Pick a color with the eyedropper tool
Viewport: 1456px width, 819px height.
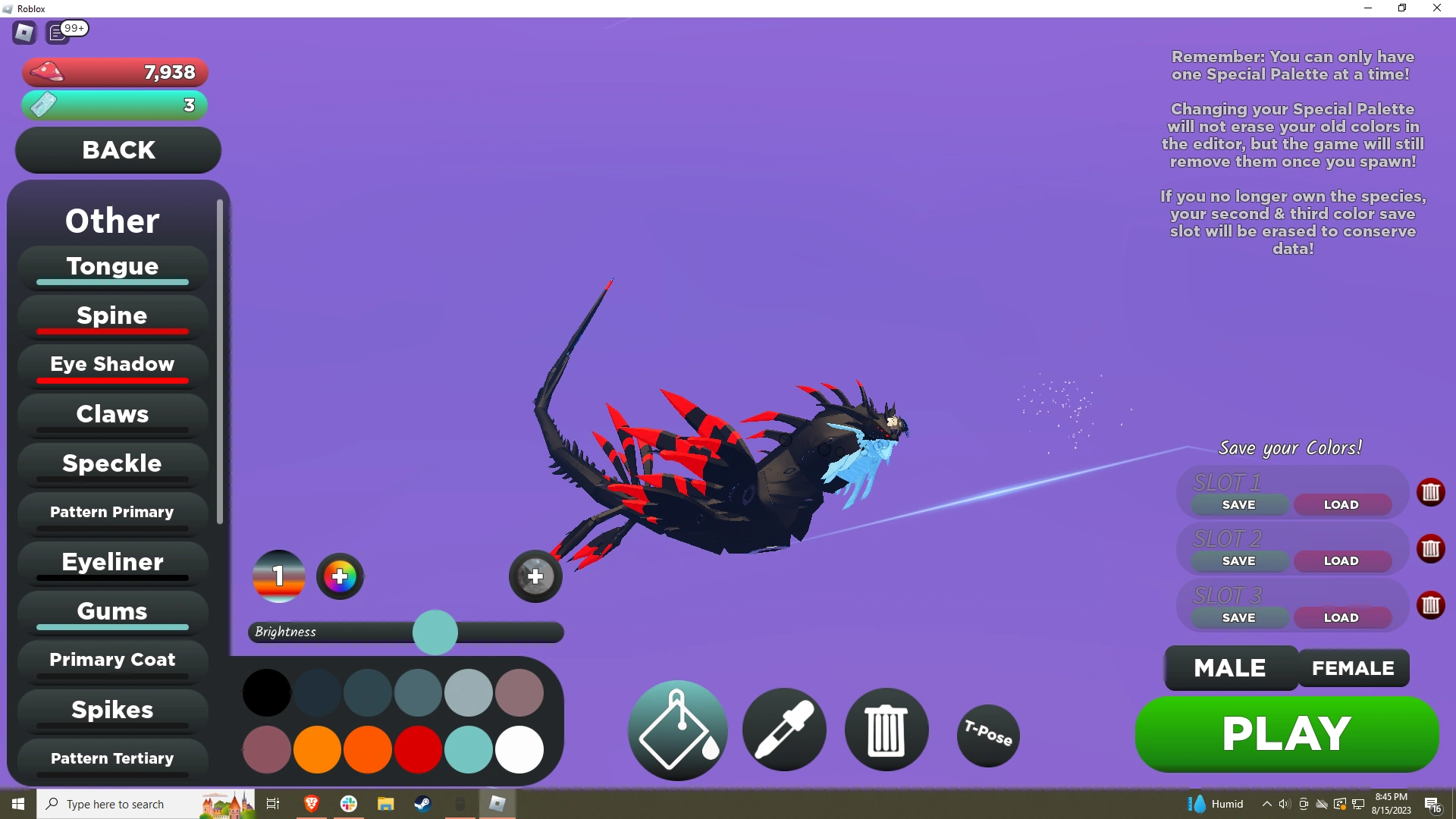pyautogui.click(x=784, y=730)
